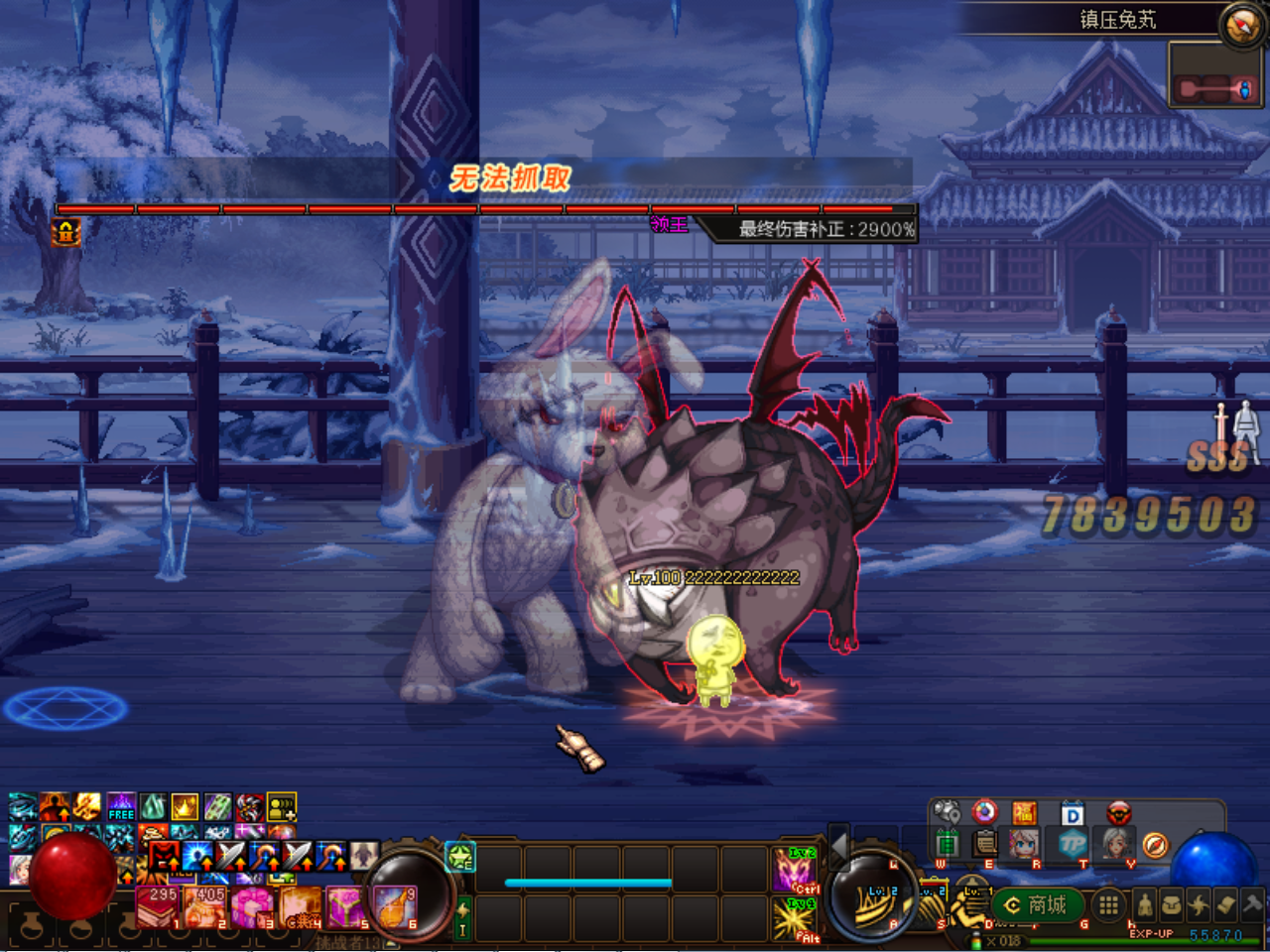Click the 福 fortune event icon
1270x952 pixels.
pos(1027,813)
